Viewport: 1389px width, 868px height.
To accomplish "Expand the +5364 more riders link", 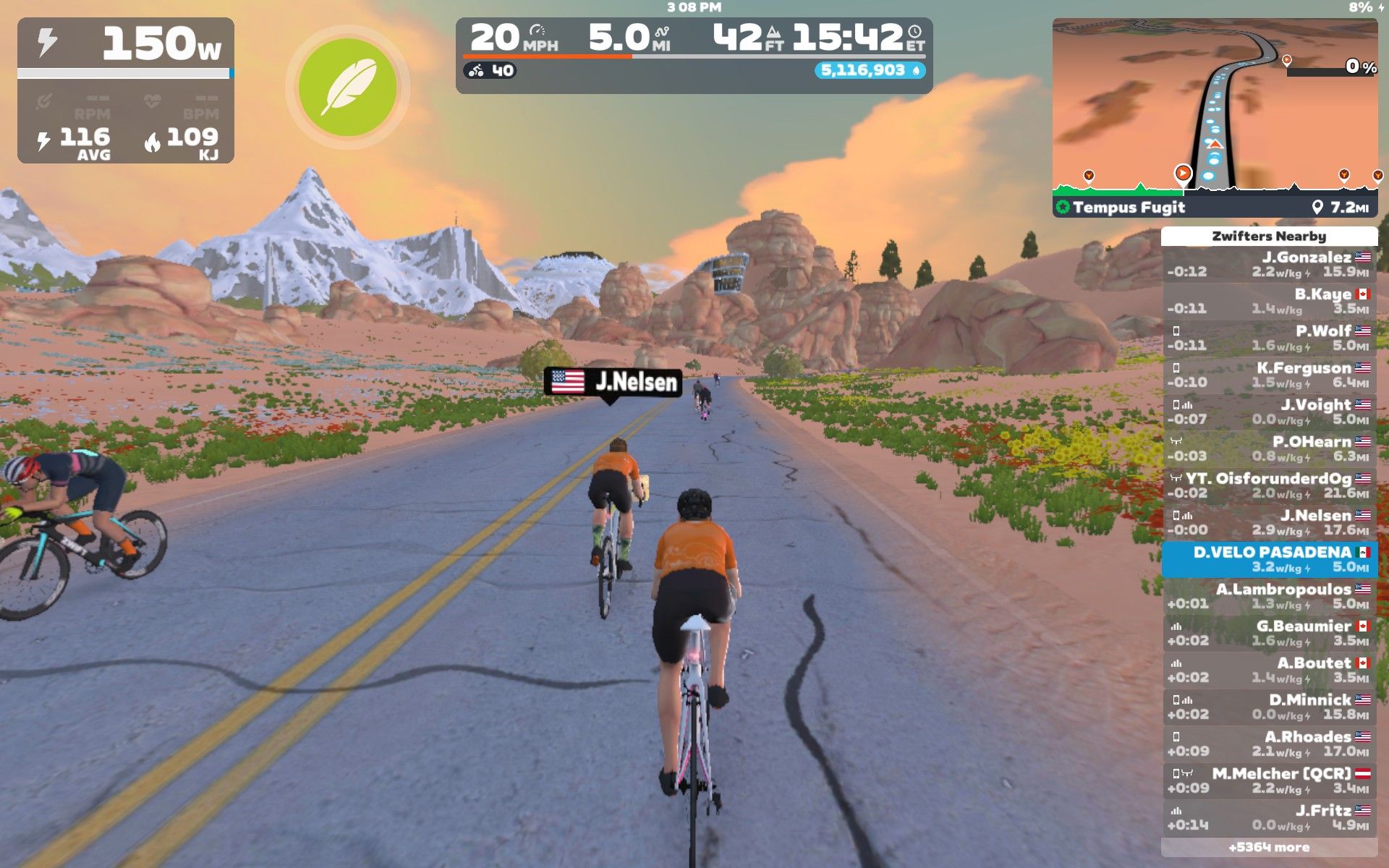I will point(1269,848).
